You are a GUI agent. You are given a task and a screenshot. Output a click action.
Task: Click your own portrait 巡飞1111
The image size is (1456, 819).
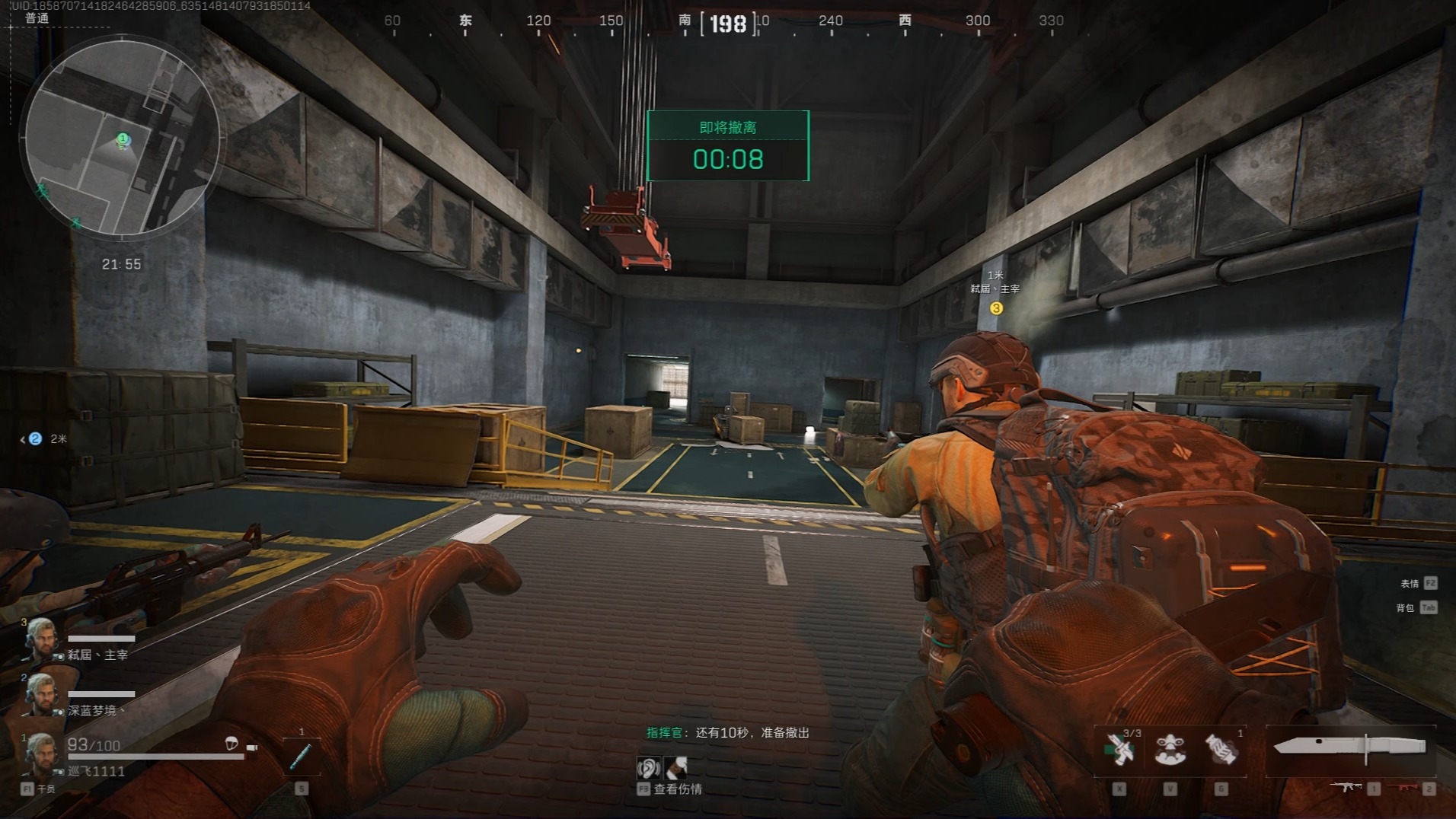(41, 752)
